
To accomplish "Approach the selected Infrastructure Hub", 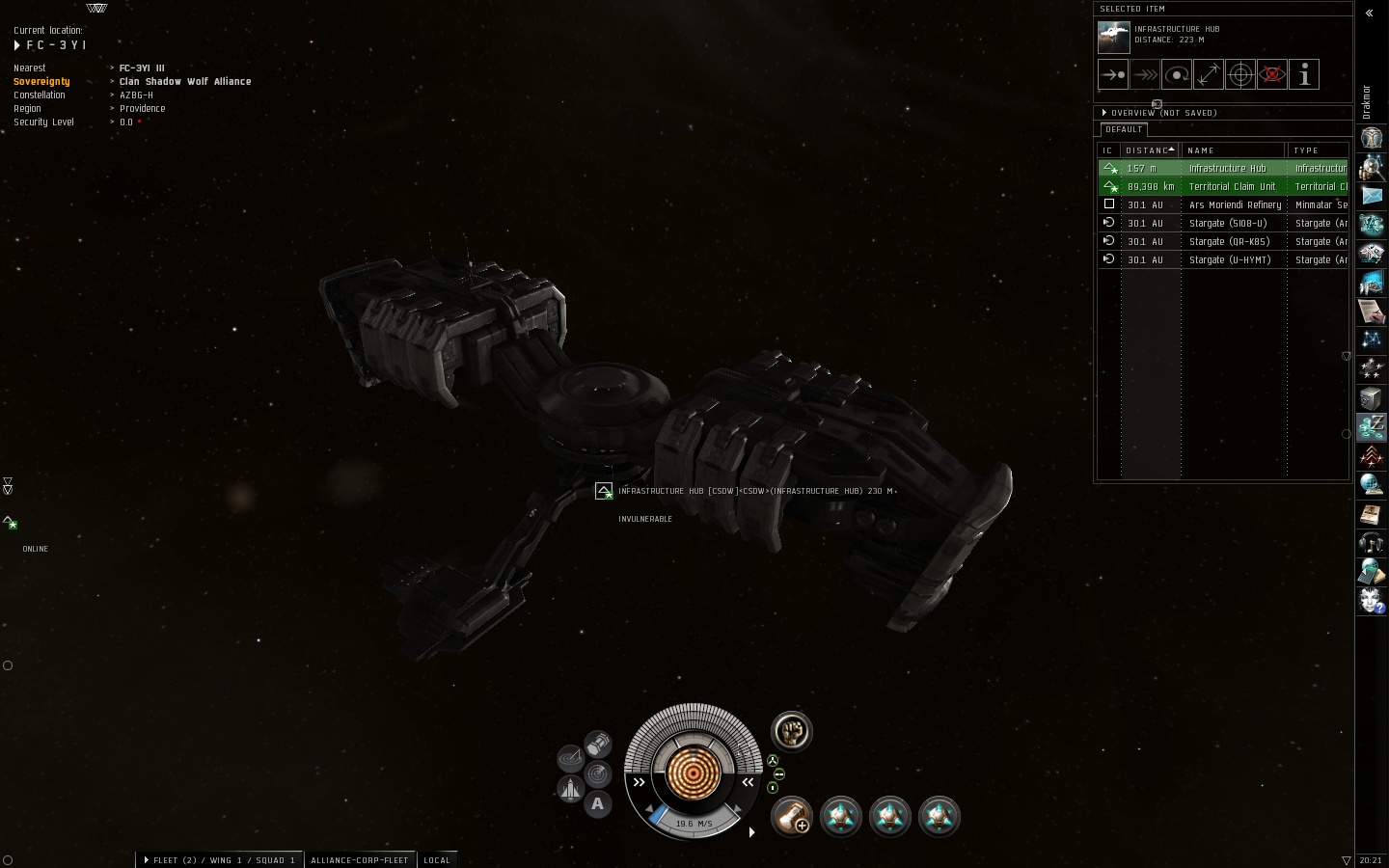I will click(1113, 74).
